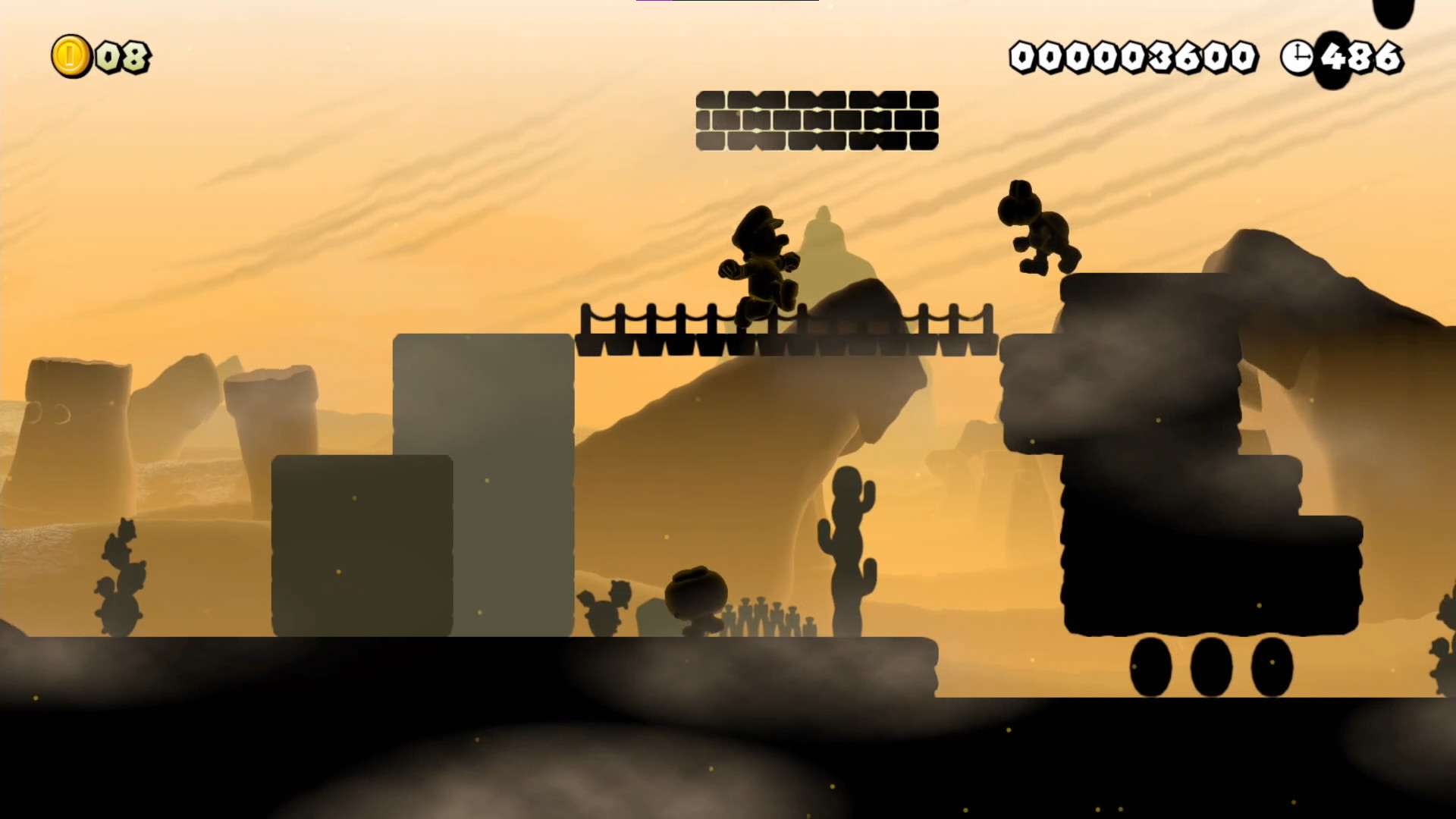Click the score display reading 000003600
Screen dimensions: 1456x819
(1133, 55)
